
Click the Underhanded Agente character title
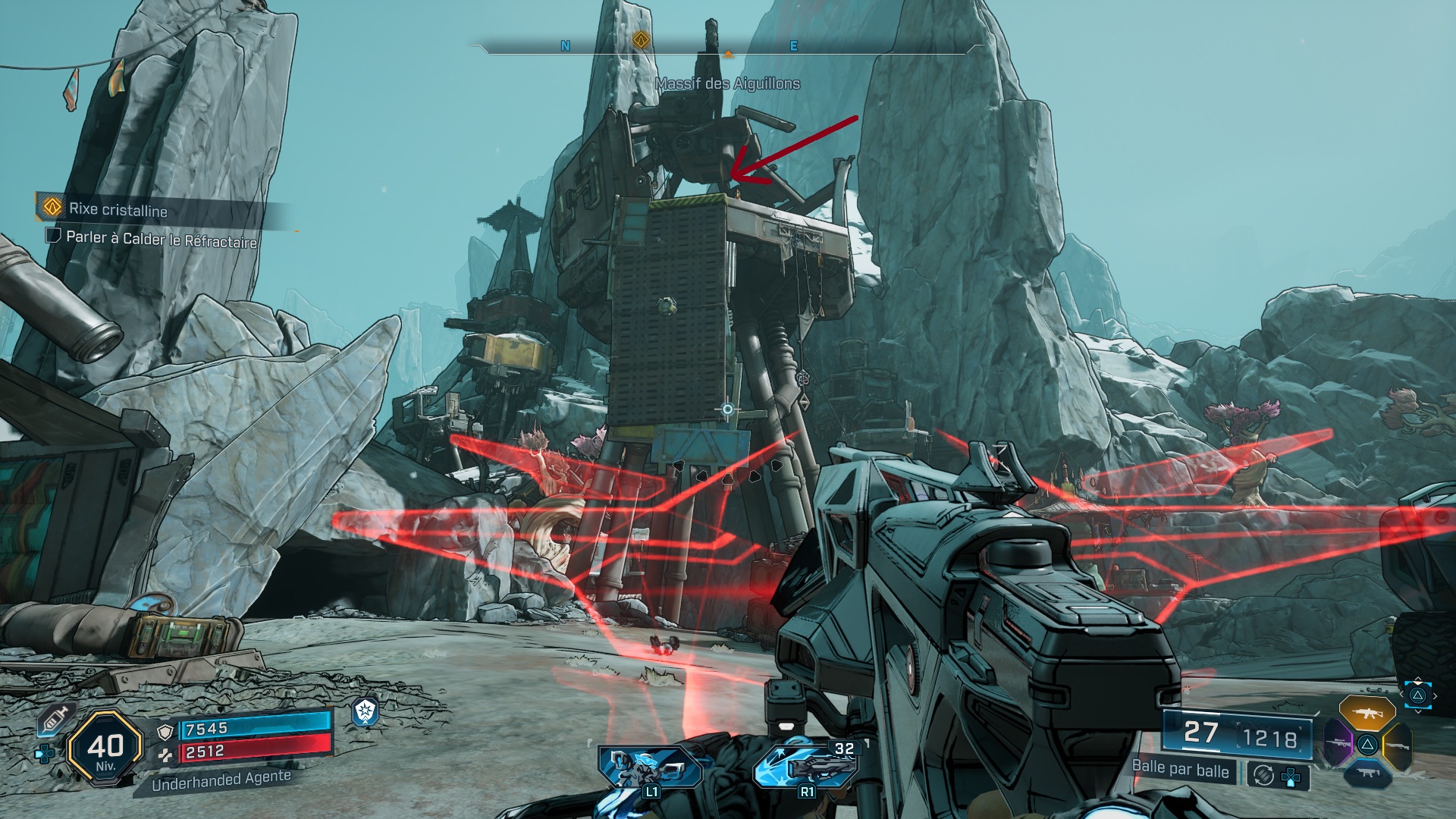[221, 780]
